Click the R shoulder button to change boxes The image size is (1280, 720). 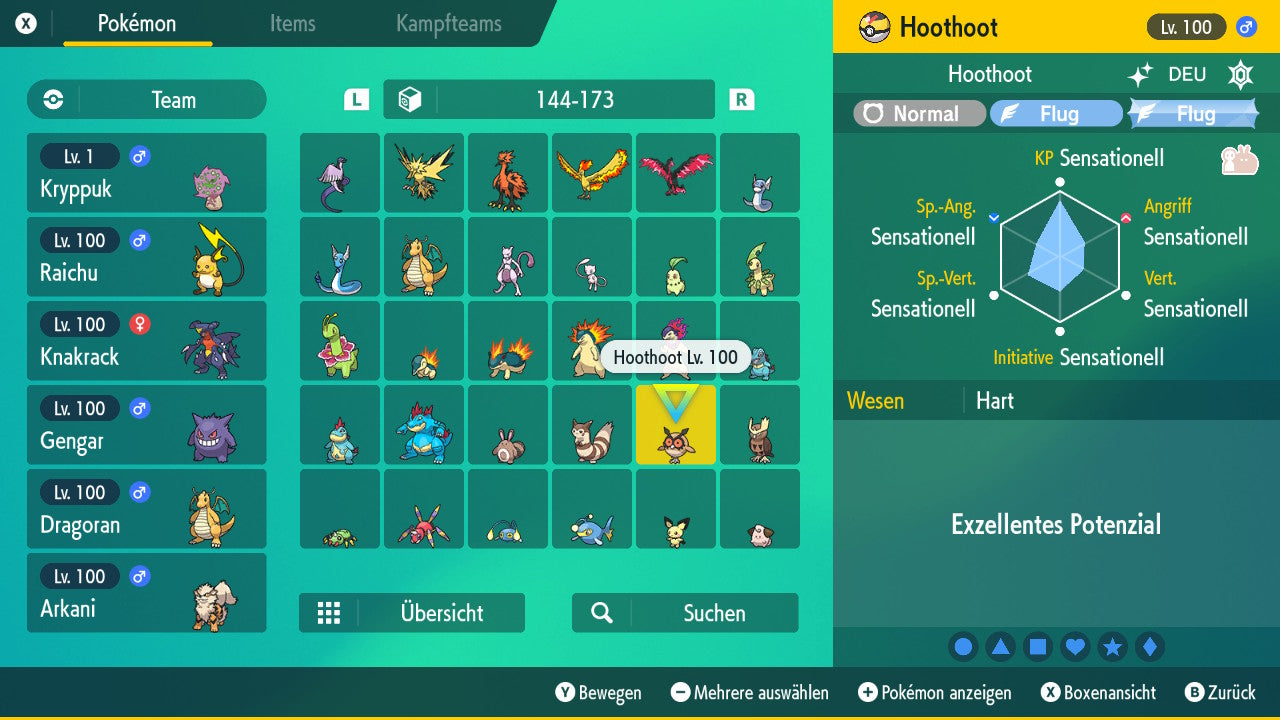tap(740, 99)
